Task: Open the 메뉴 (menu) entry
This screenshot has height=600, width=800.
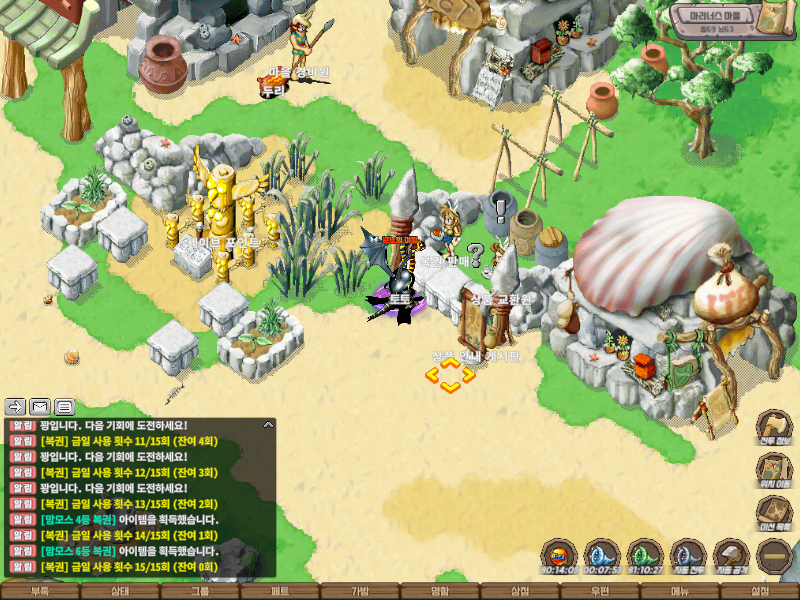Action: pos(680,591)
